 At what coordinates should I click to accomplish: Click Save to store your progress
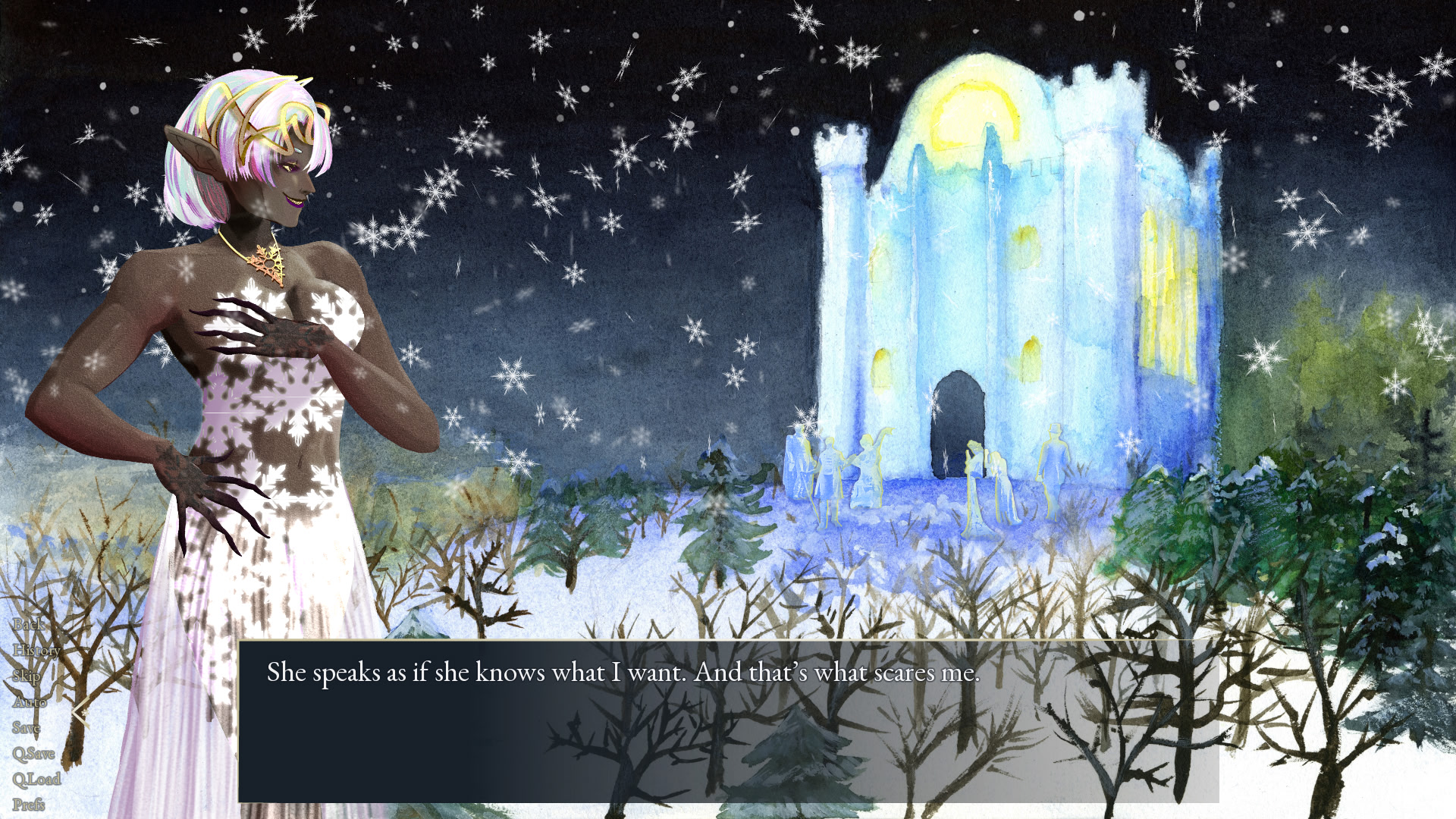click(x=27, y=727)
